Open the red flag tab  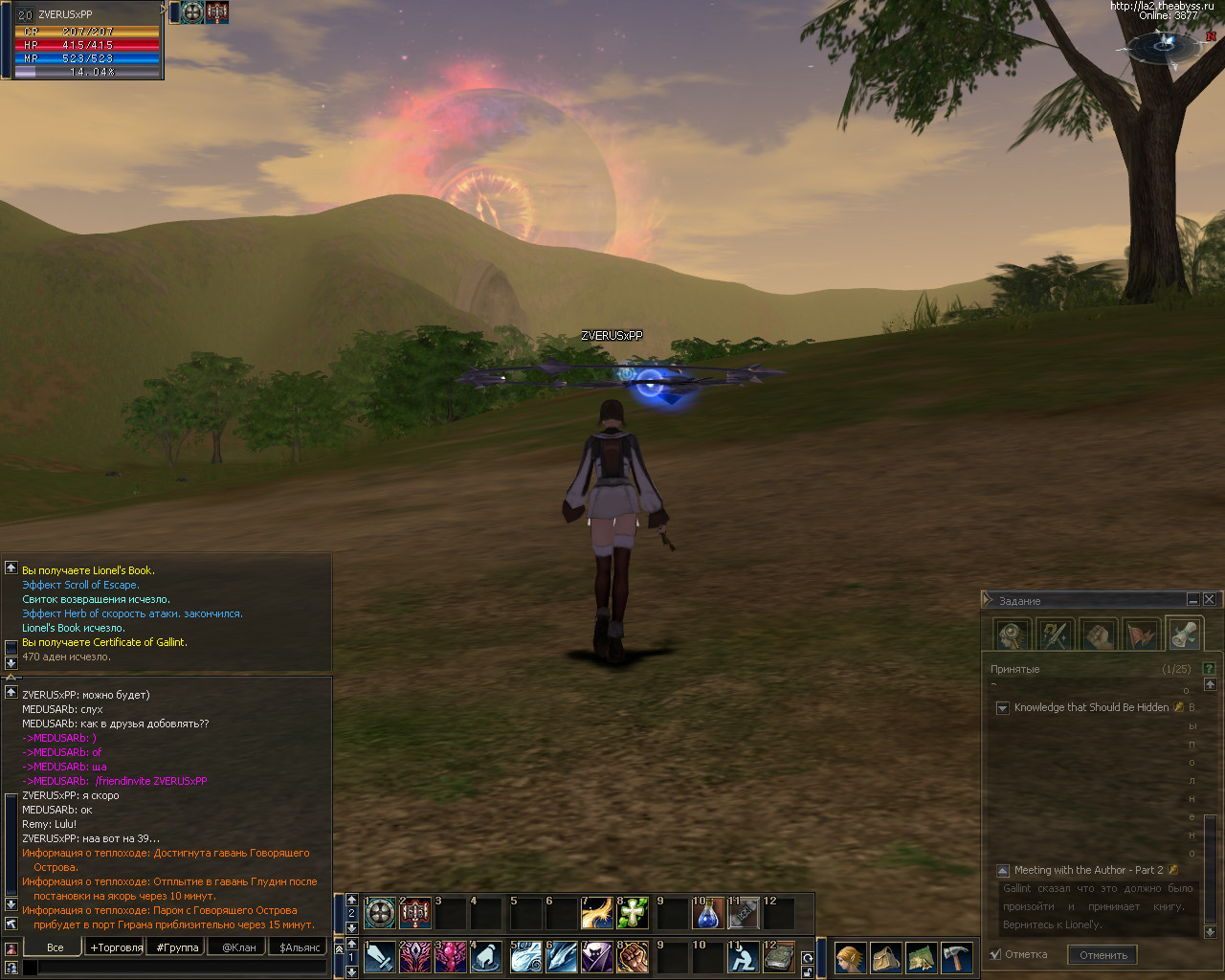click(1141, 634)
